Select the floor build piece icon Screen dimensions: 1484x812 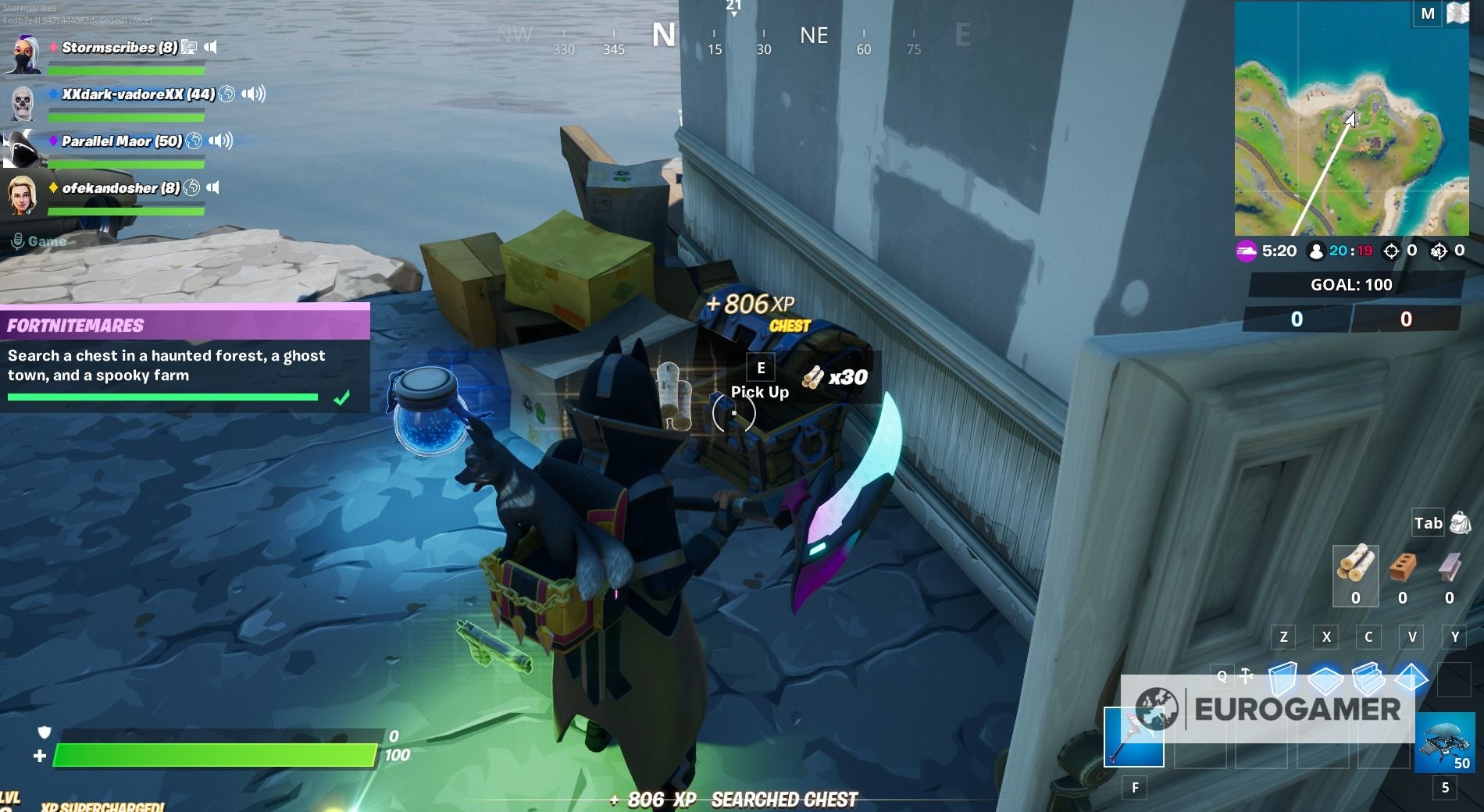(1325, 679)
